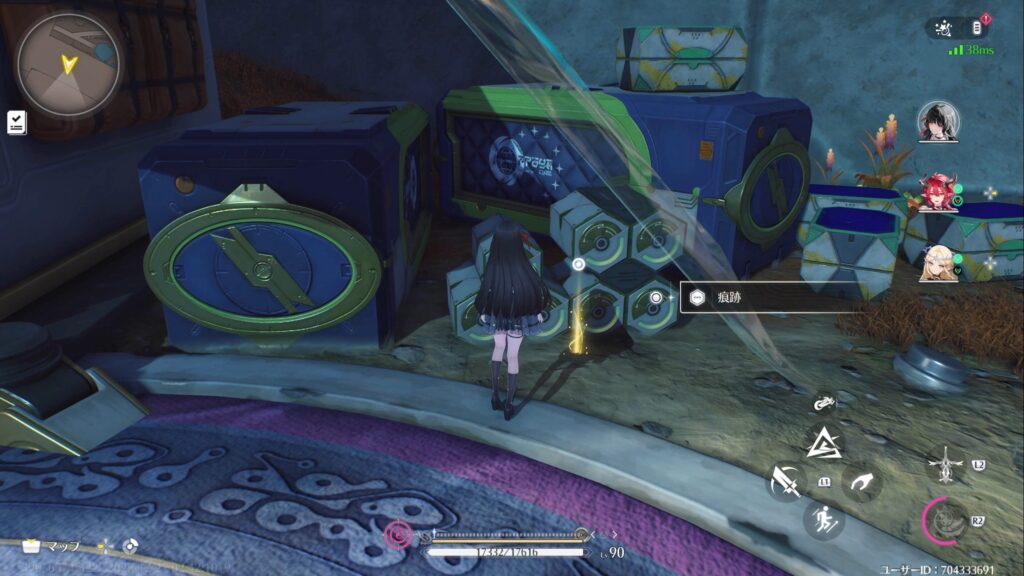The image size is (1024, 576).
Task: Click the segmented ring icon beside マップ
Action: (x=130, y=547)
